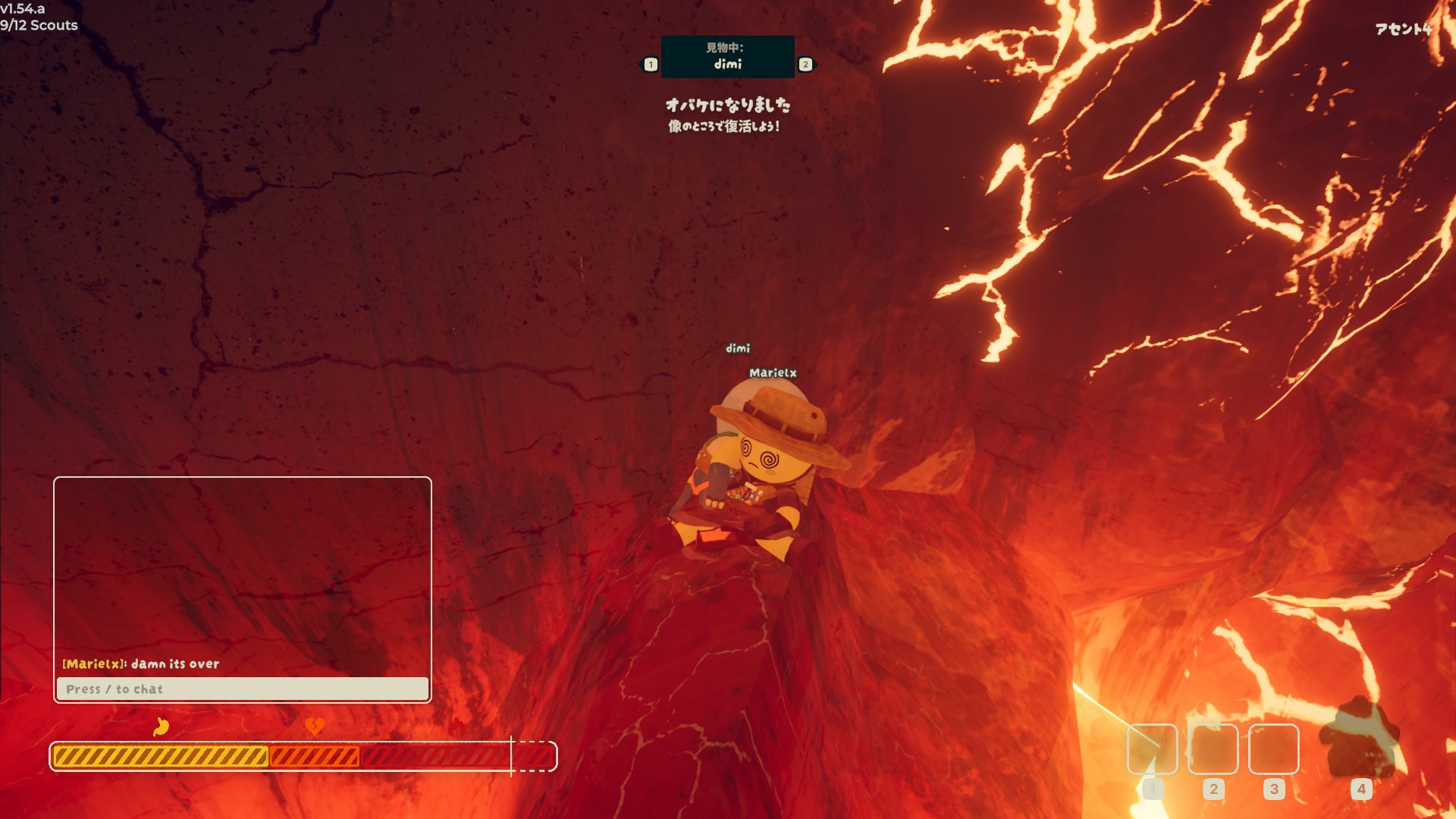Click Marielx's chat message in the log
1456x819 pixels.
(x=141, y=664)
